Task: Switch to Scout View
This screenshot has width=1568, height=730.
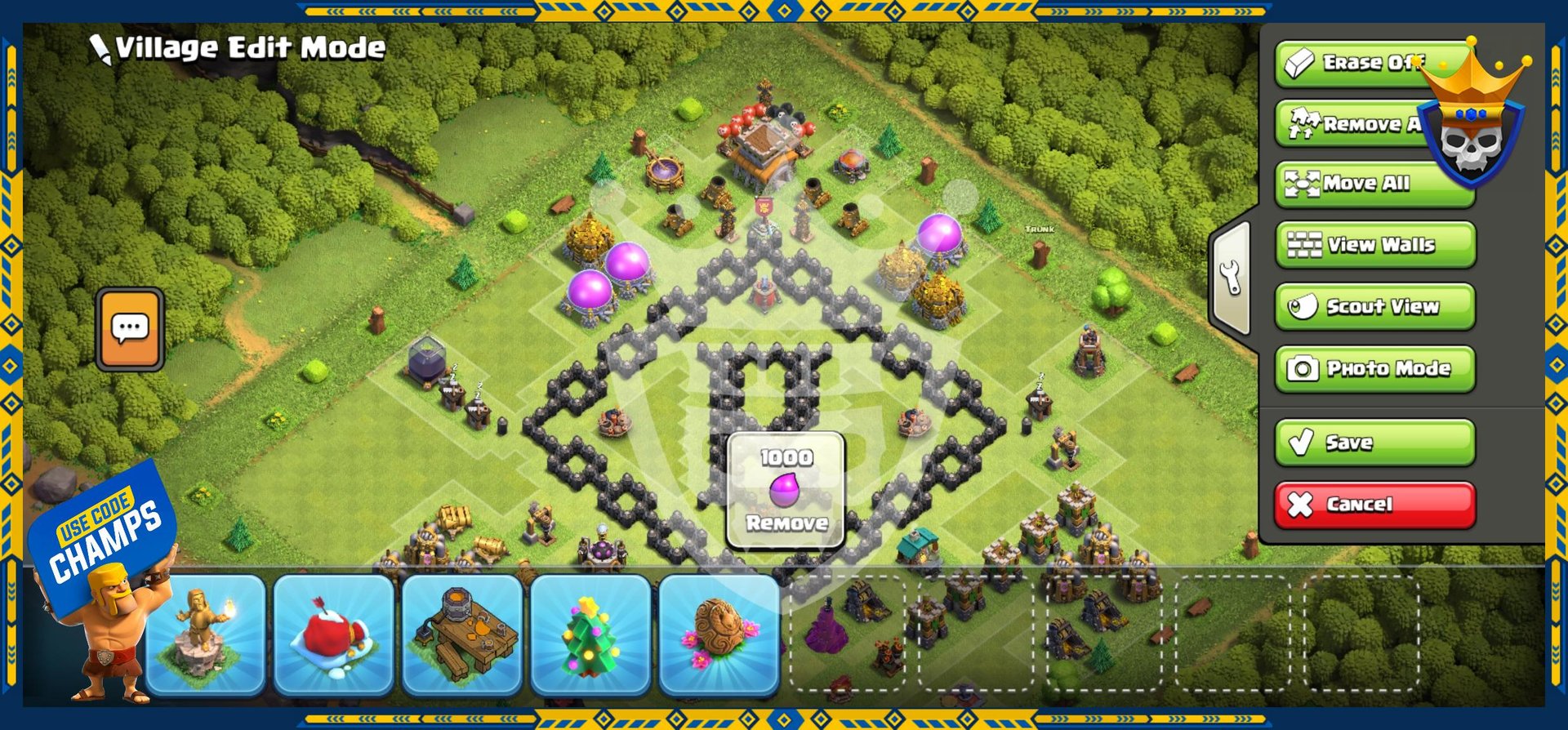Action: pos(1375,307)
